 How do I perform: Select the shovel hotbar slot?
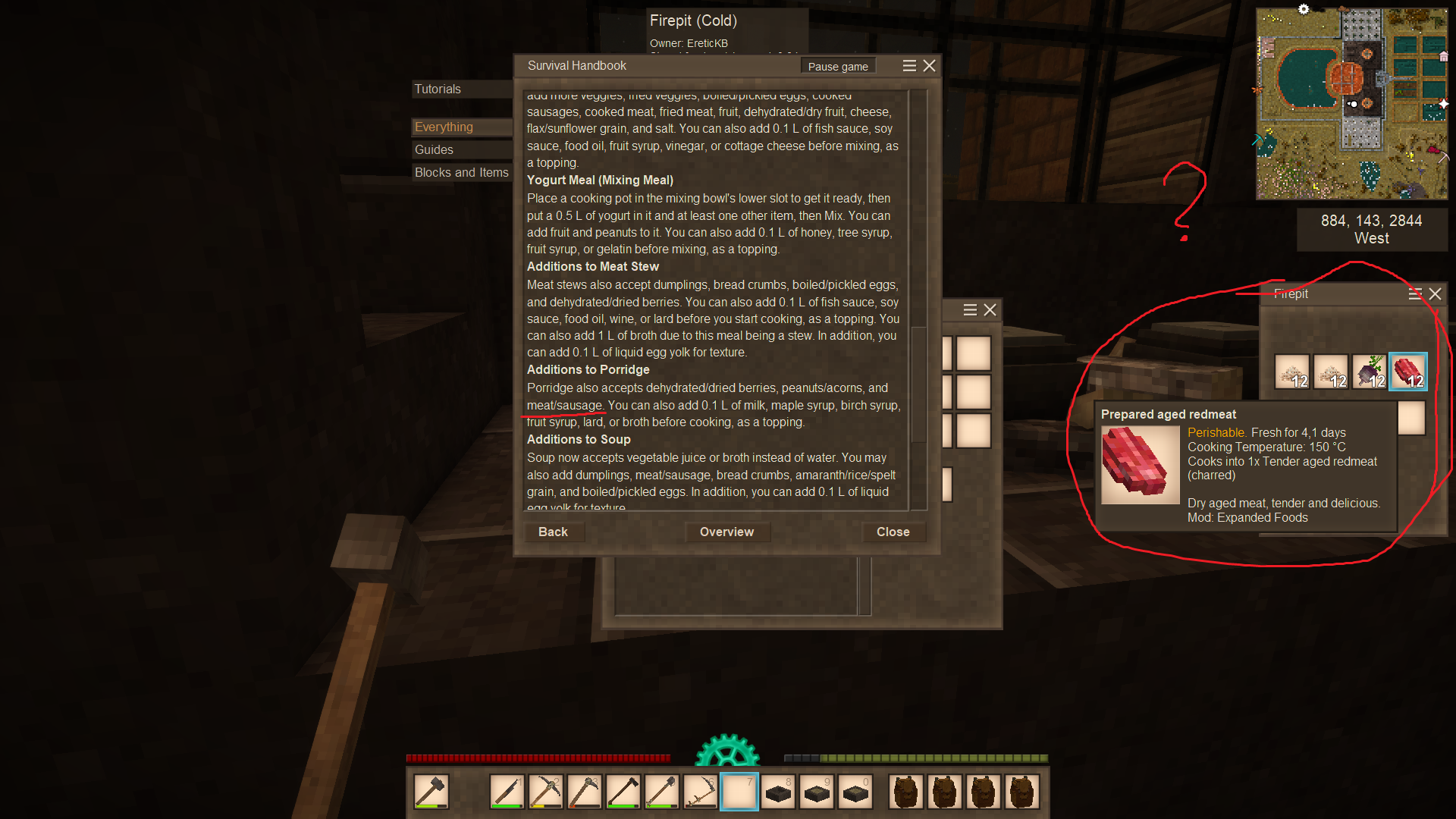pyautogui.click(x=662, y=792)
